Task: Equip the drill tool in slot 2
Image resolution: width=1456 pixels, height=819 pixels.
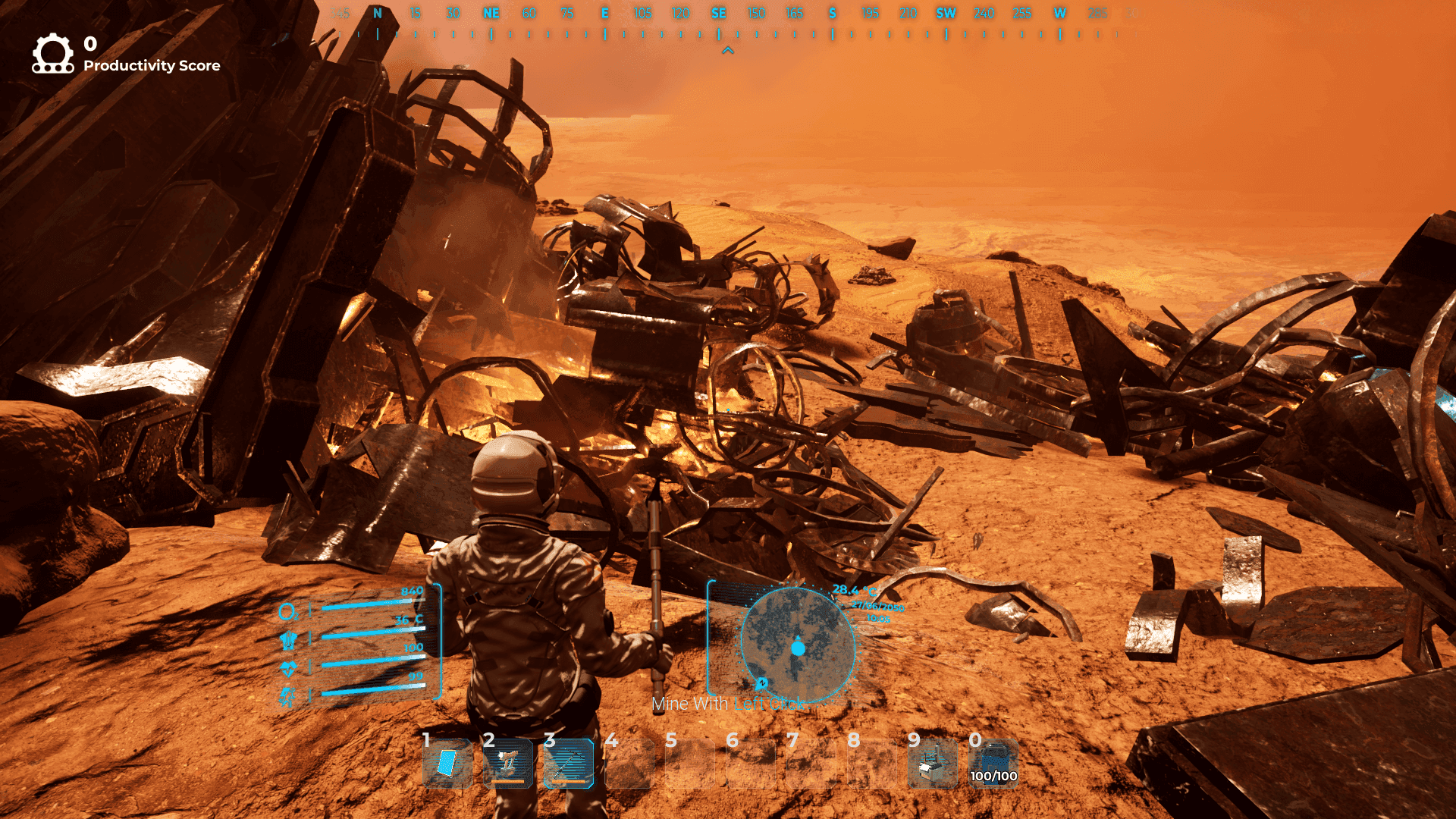Action: 508,763
